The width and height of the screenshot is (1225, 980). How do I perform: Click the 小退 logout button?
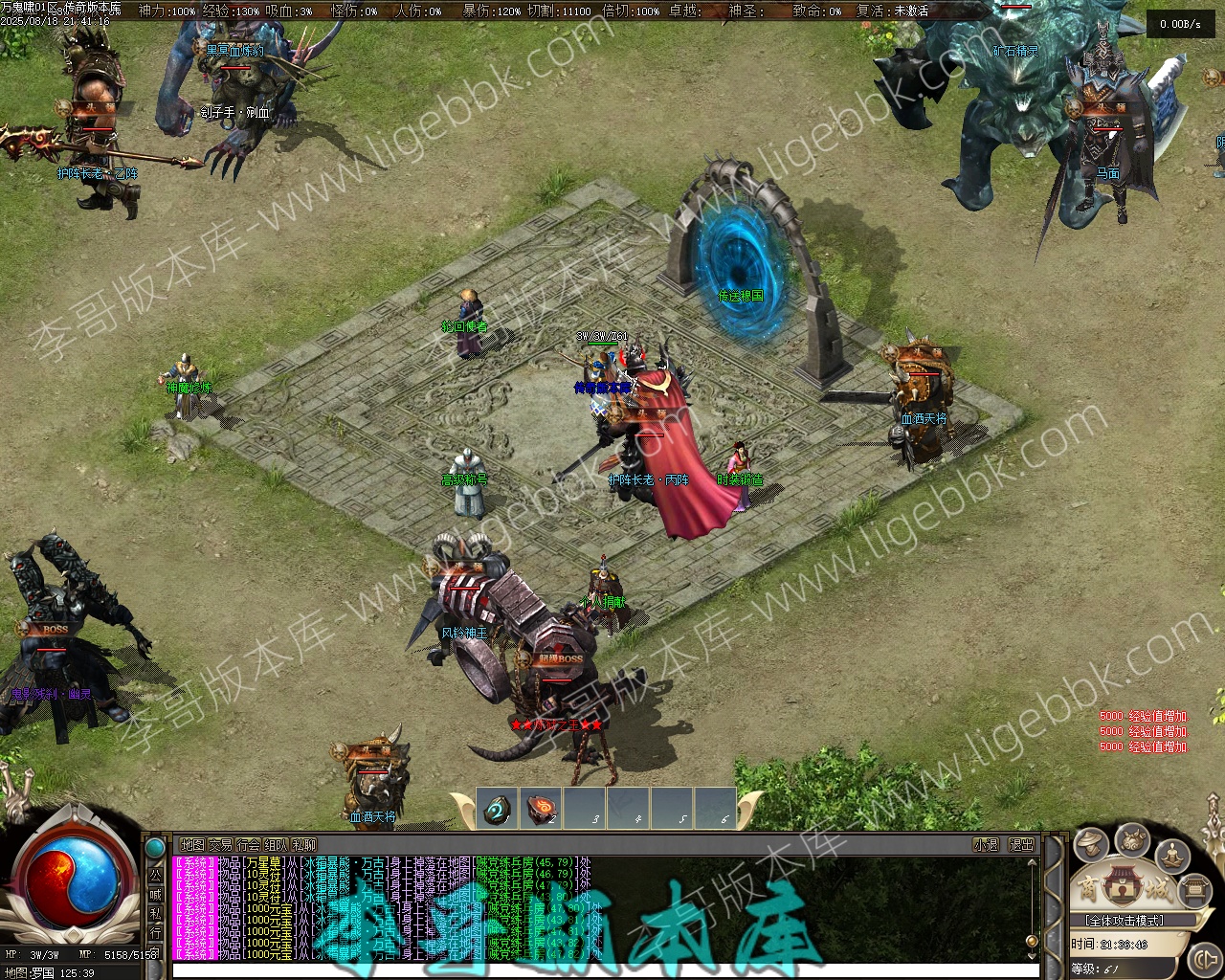coord(986,845)
